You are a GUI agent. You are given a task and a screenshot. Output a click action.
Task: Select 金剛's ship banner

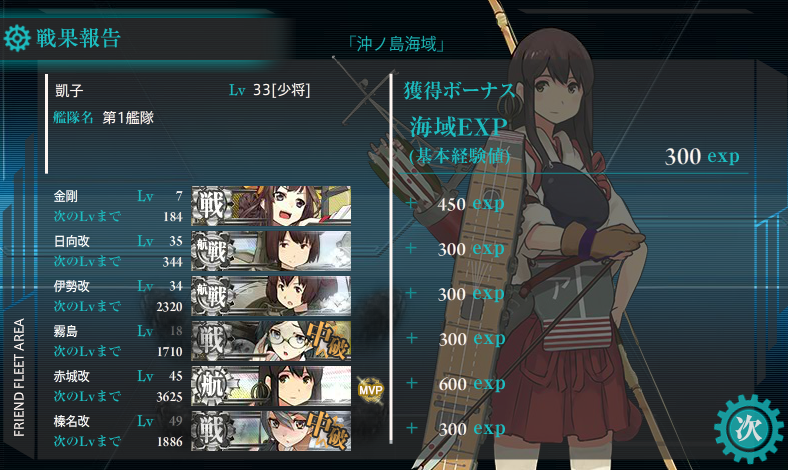click(271, 205)
